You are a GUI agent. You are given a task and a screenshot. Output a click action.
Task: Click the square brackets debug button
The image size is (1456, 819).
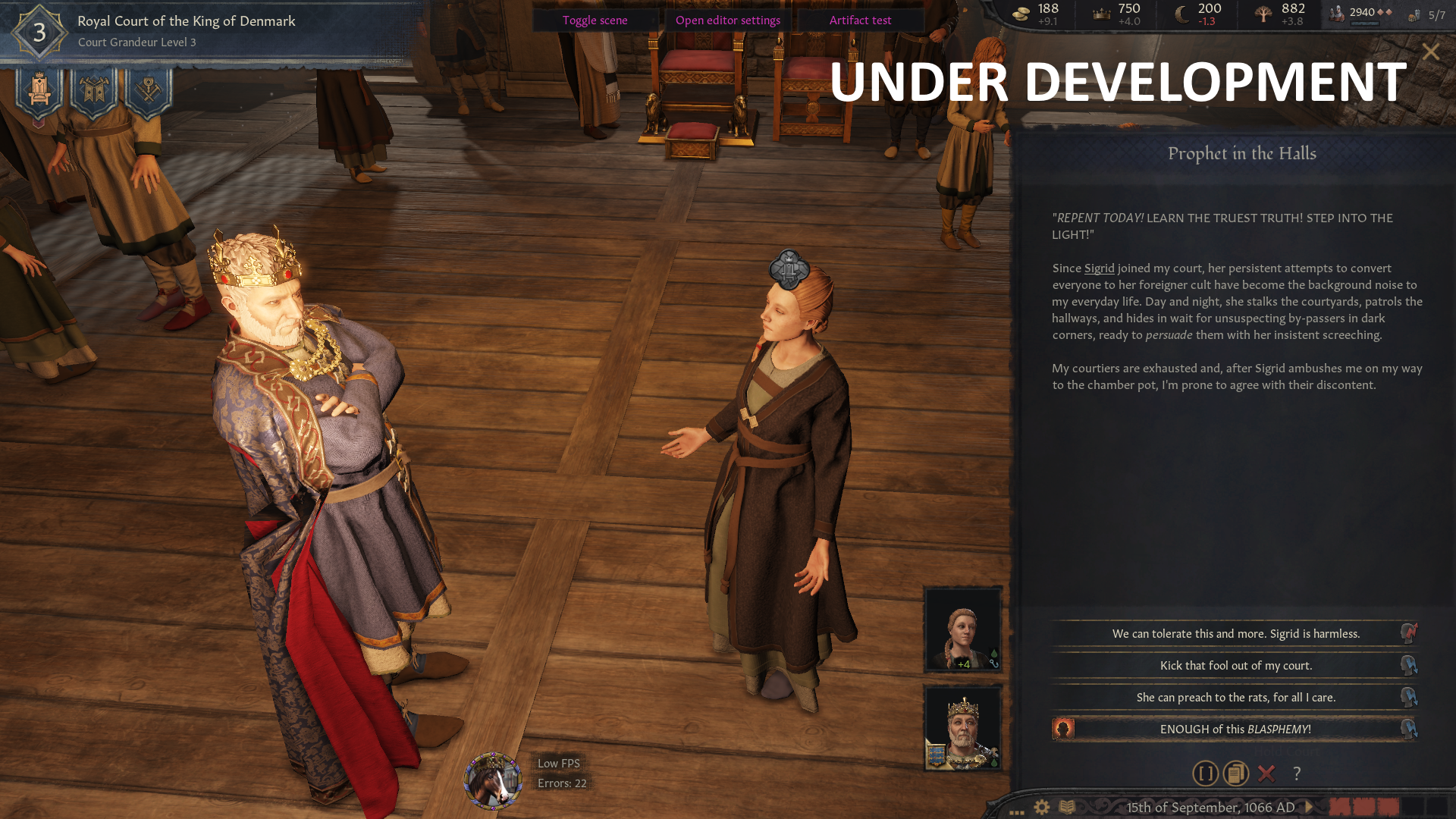pyautogui.click(x=1205, y=773)
